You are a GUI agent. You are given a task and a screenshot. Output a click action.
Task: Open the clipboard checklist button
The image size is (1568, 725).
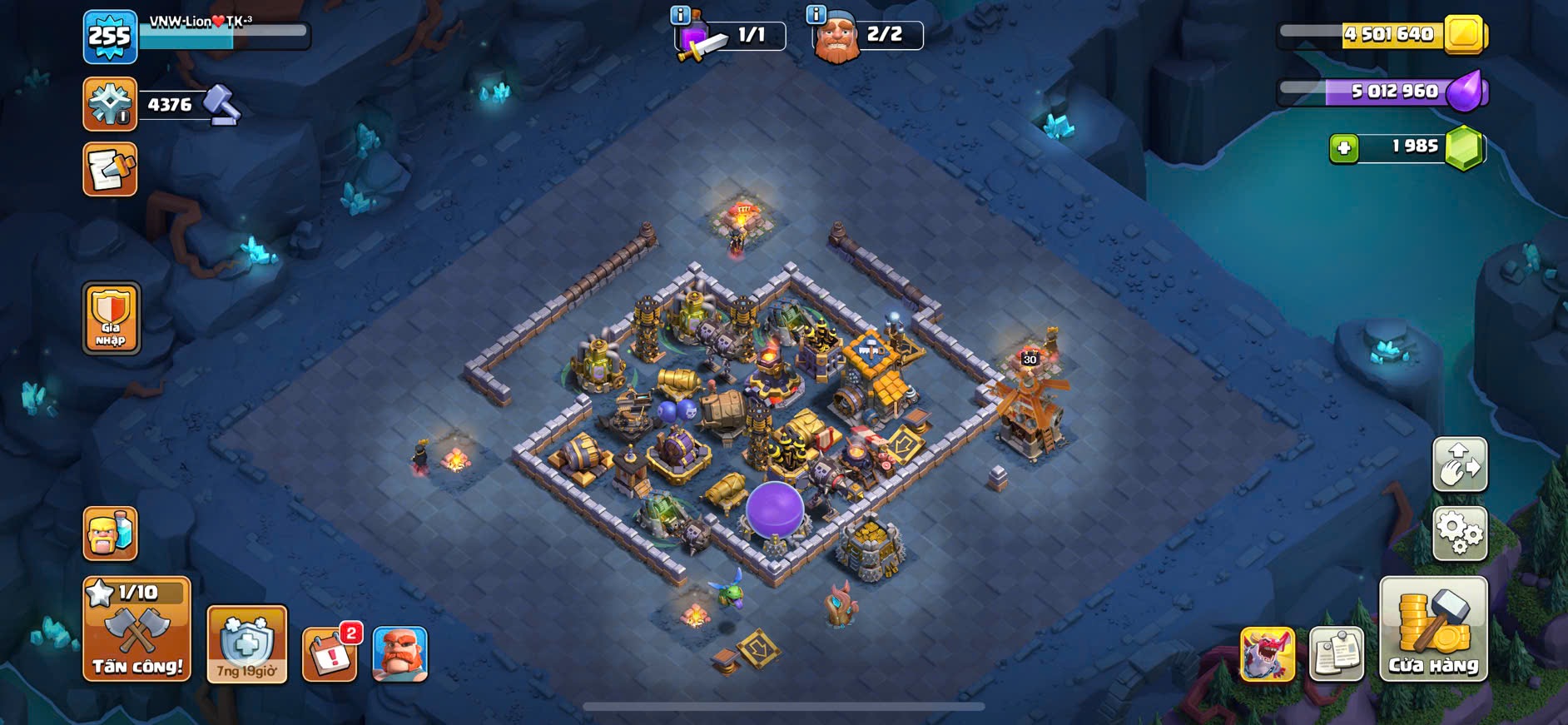coord(1336,654)
